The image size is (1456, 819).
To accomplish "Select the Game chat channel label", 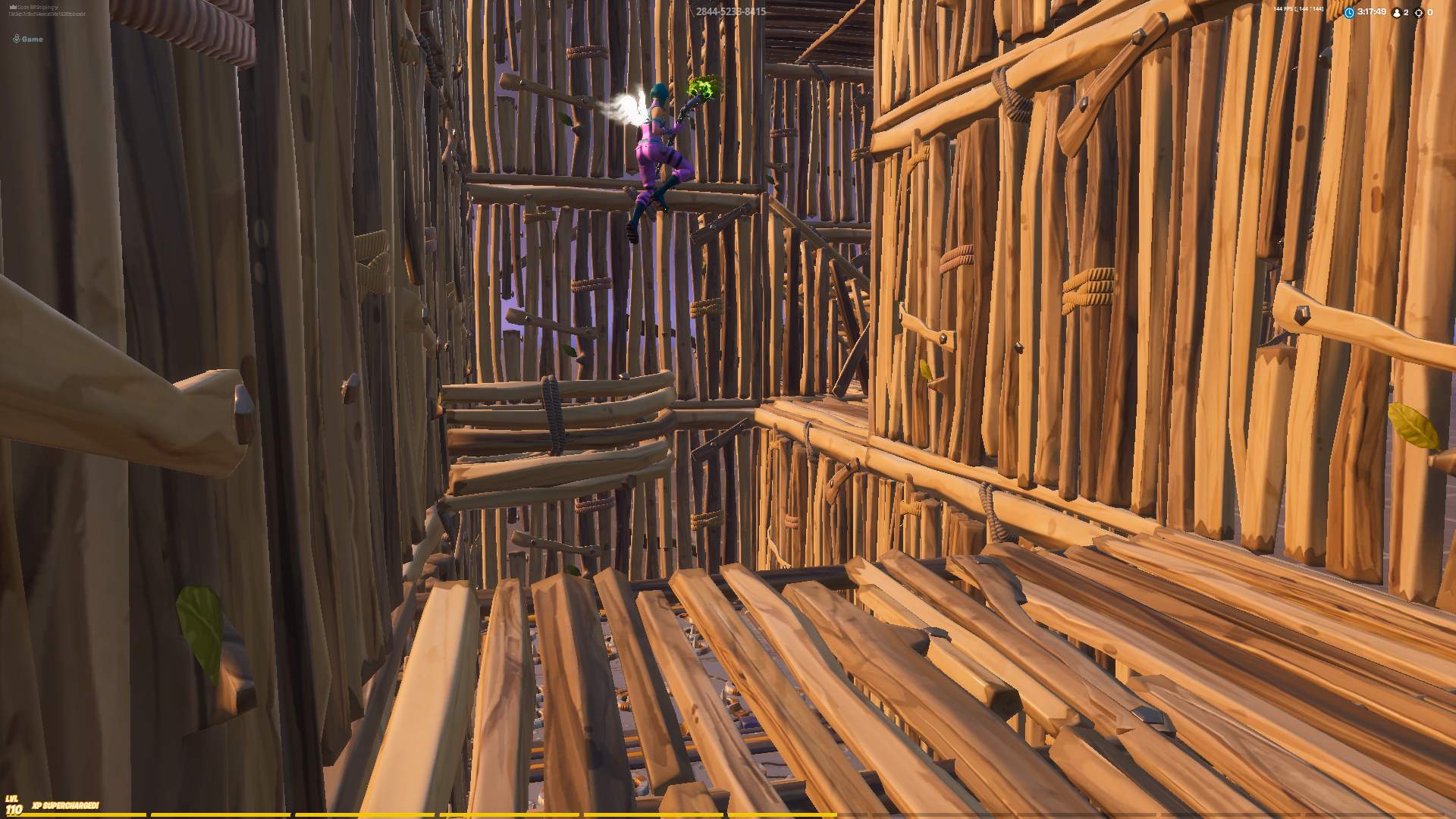I will pyautogui.click(x=32, y=38).
